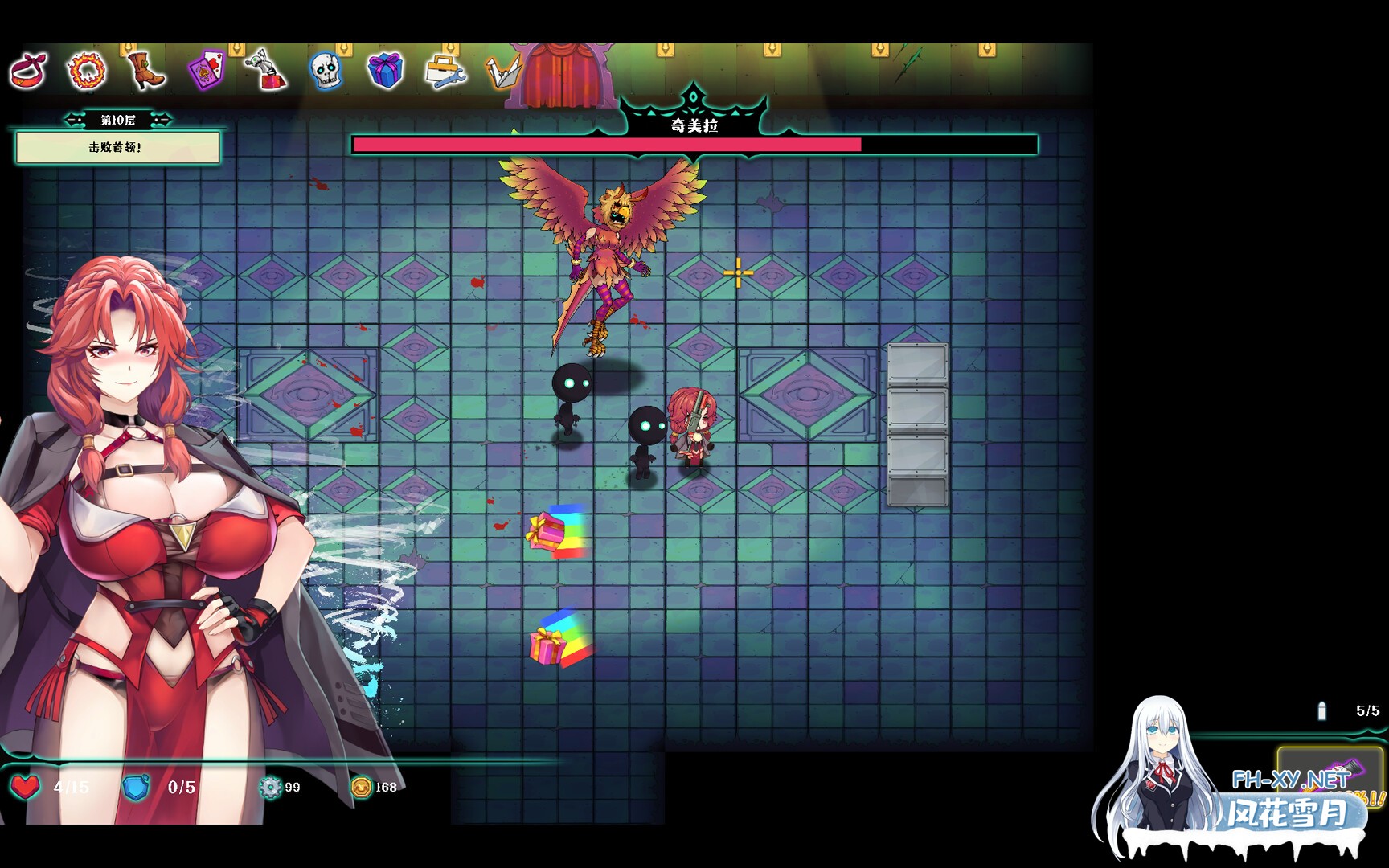
Task: Click the 击败首领 objective tracker
Action: click(x=117, y=148)
